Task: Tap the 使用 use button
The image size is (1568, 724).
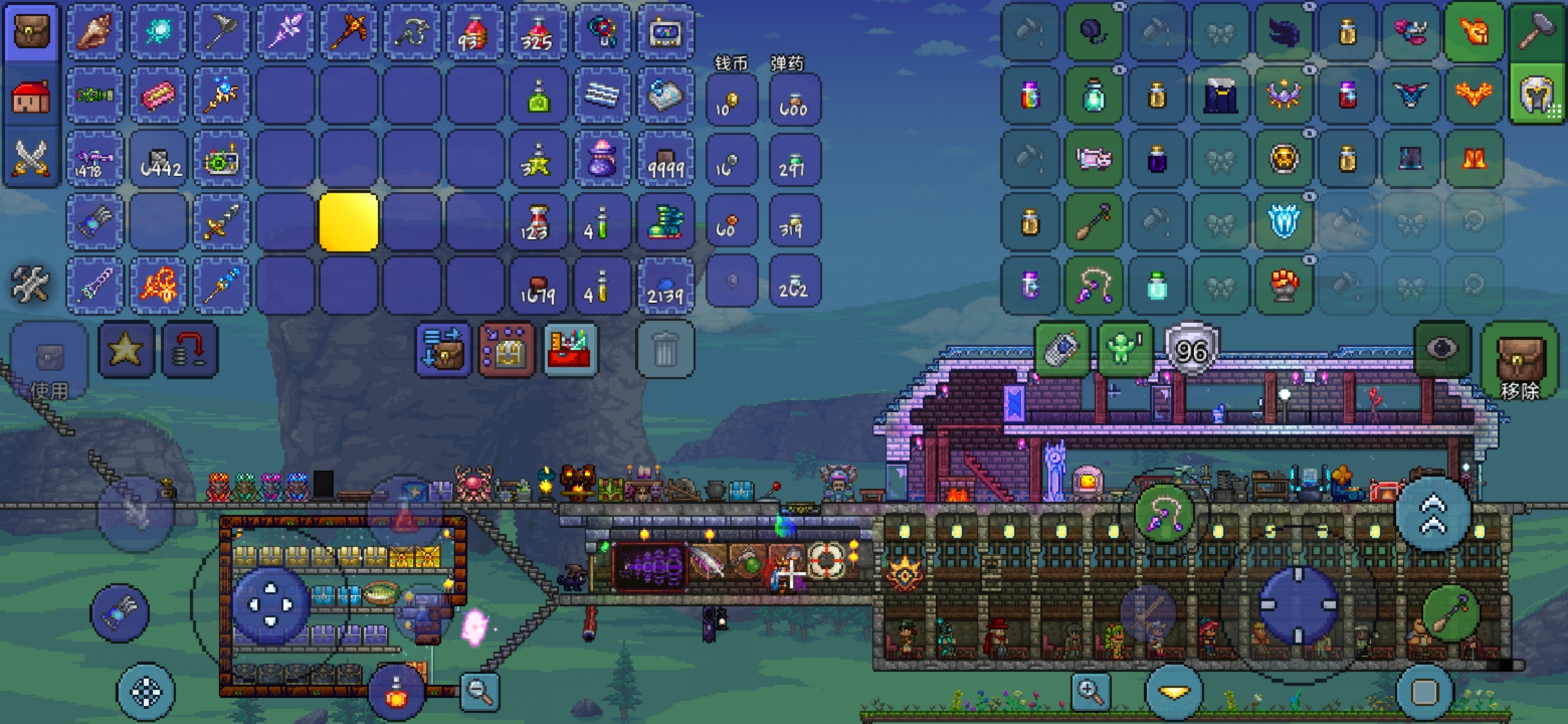Action: (x=49, y=362)
